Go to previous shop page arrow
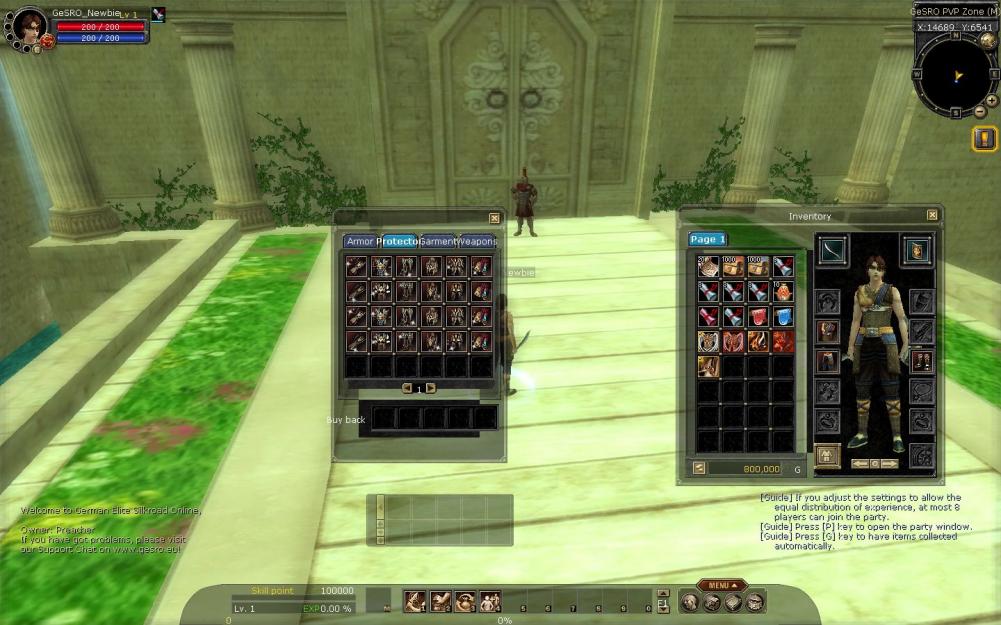Image resolution: width=1001 pixels, height=625 pixels. click(407, 388)
